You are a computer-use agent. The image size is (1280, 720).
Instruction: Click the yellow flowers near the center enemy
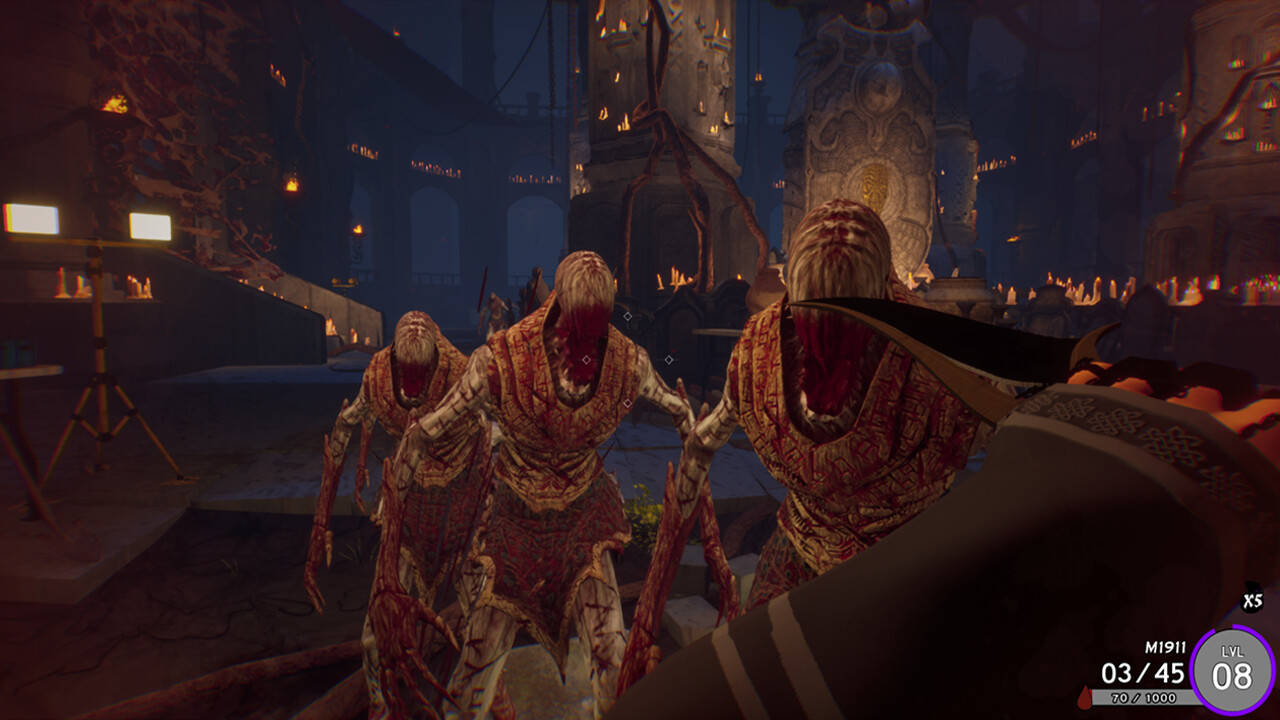[x=643, y=510]
